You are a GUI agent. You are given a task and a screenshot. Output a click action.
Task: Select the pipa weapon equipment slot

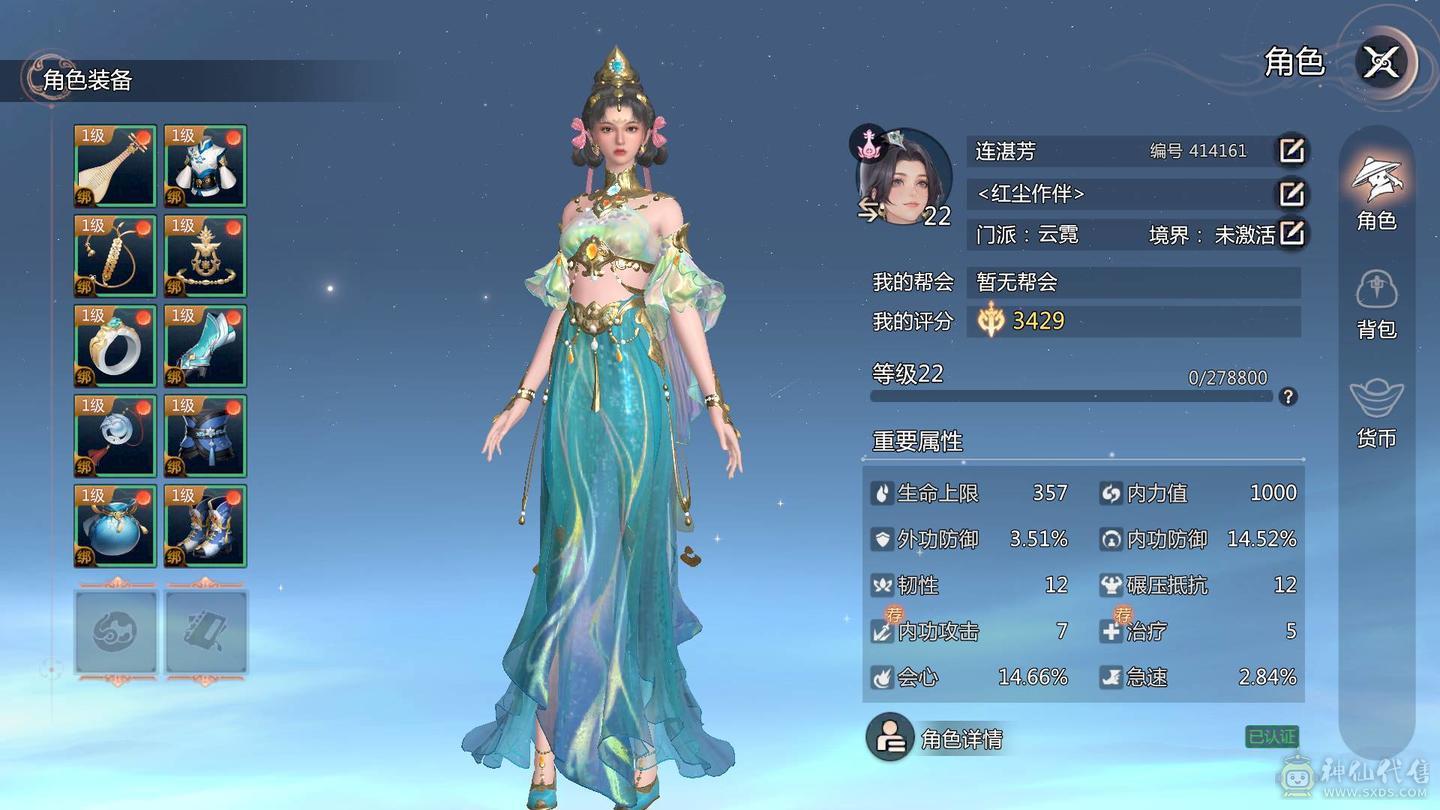point(114,165)
